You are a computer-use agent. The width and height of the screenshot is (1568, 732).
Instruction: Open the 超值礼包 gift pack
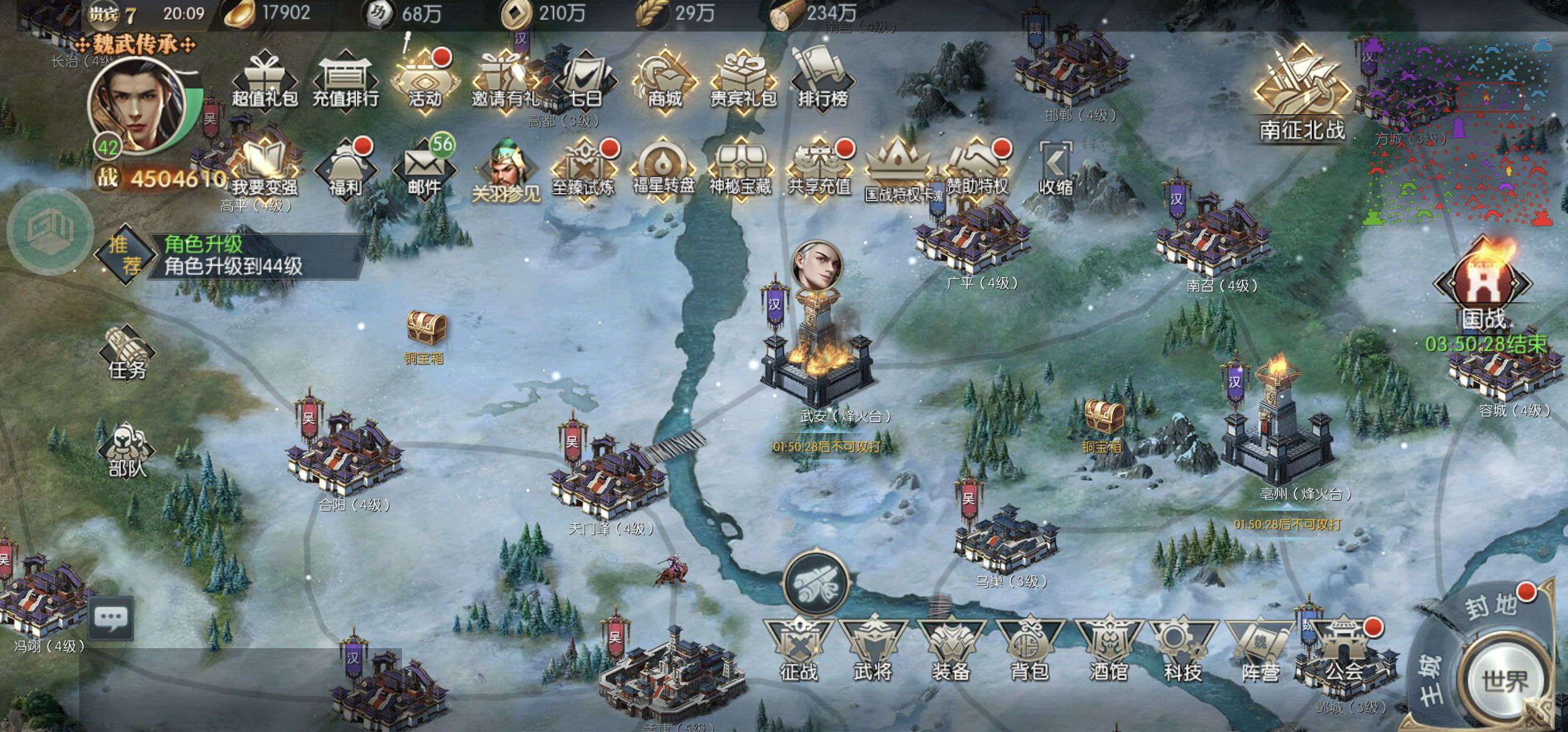tap(264, 80)
